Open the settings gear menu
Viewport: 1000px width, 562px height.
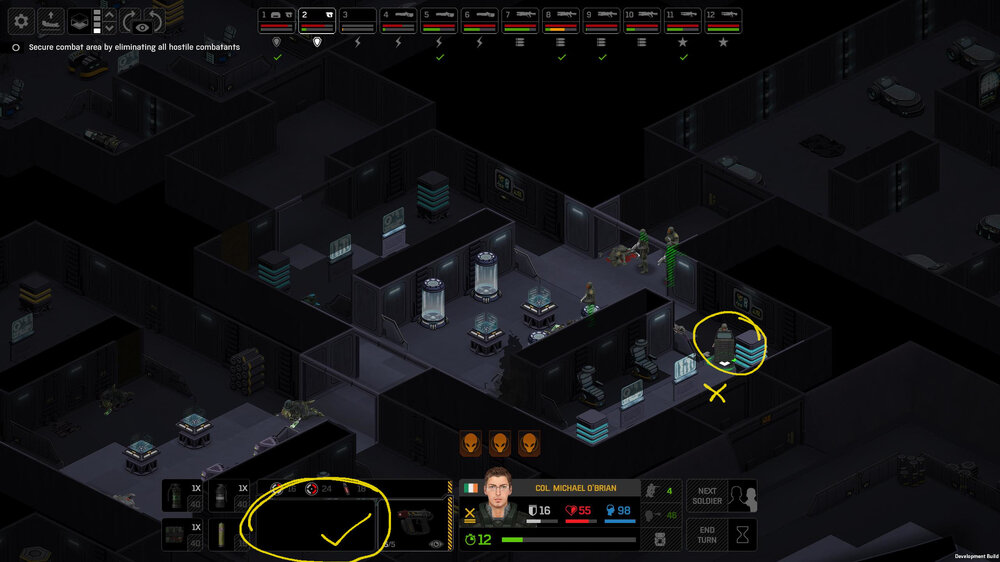(20, 20)
